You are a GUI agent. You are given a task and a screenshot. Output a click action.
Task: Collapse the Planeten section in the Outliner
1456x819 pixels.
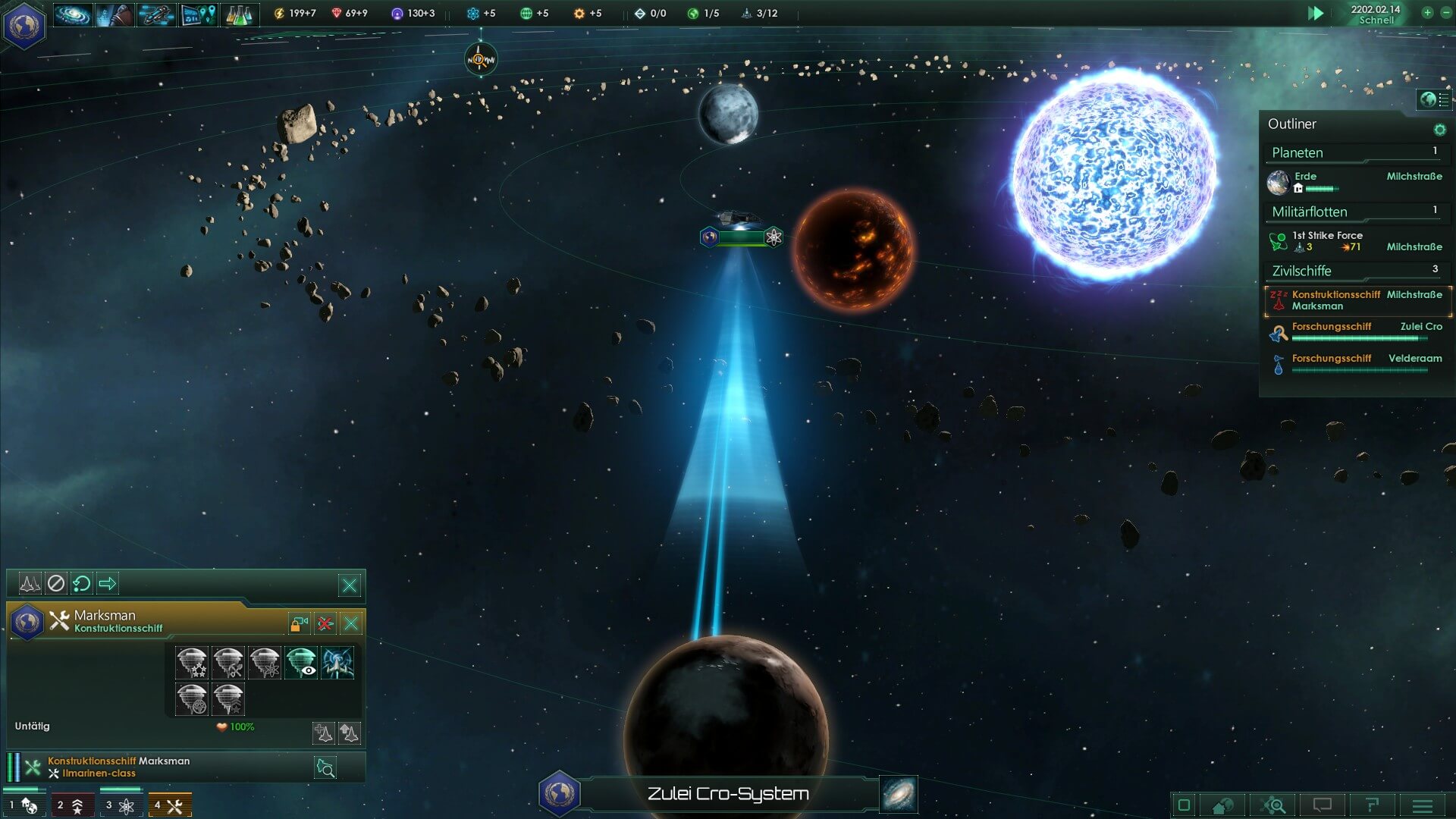coord(1298,152)
